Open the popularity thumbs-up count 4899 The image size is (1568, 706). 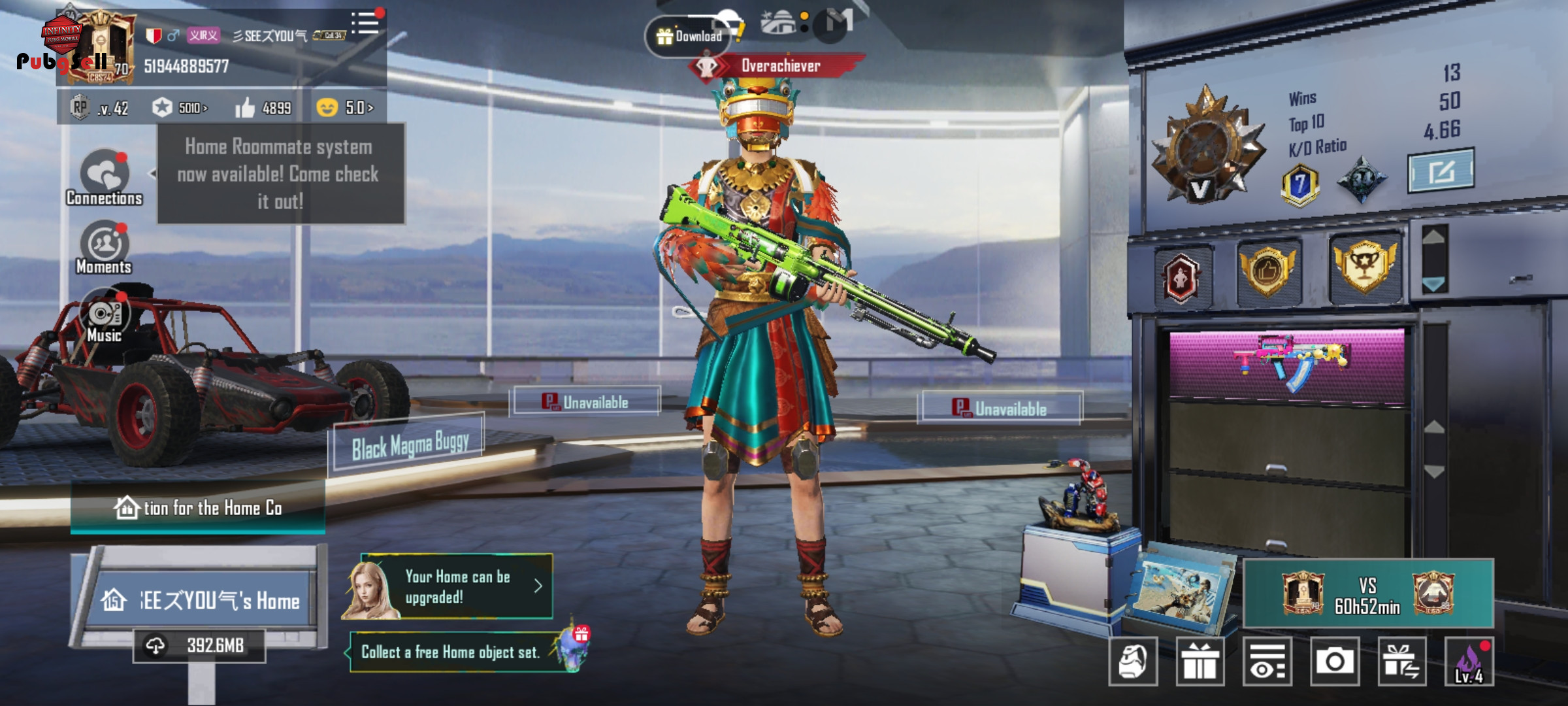click(x=264, y=108)
